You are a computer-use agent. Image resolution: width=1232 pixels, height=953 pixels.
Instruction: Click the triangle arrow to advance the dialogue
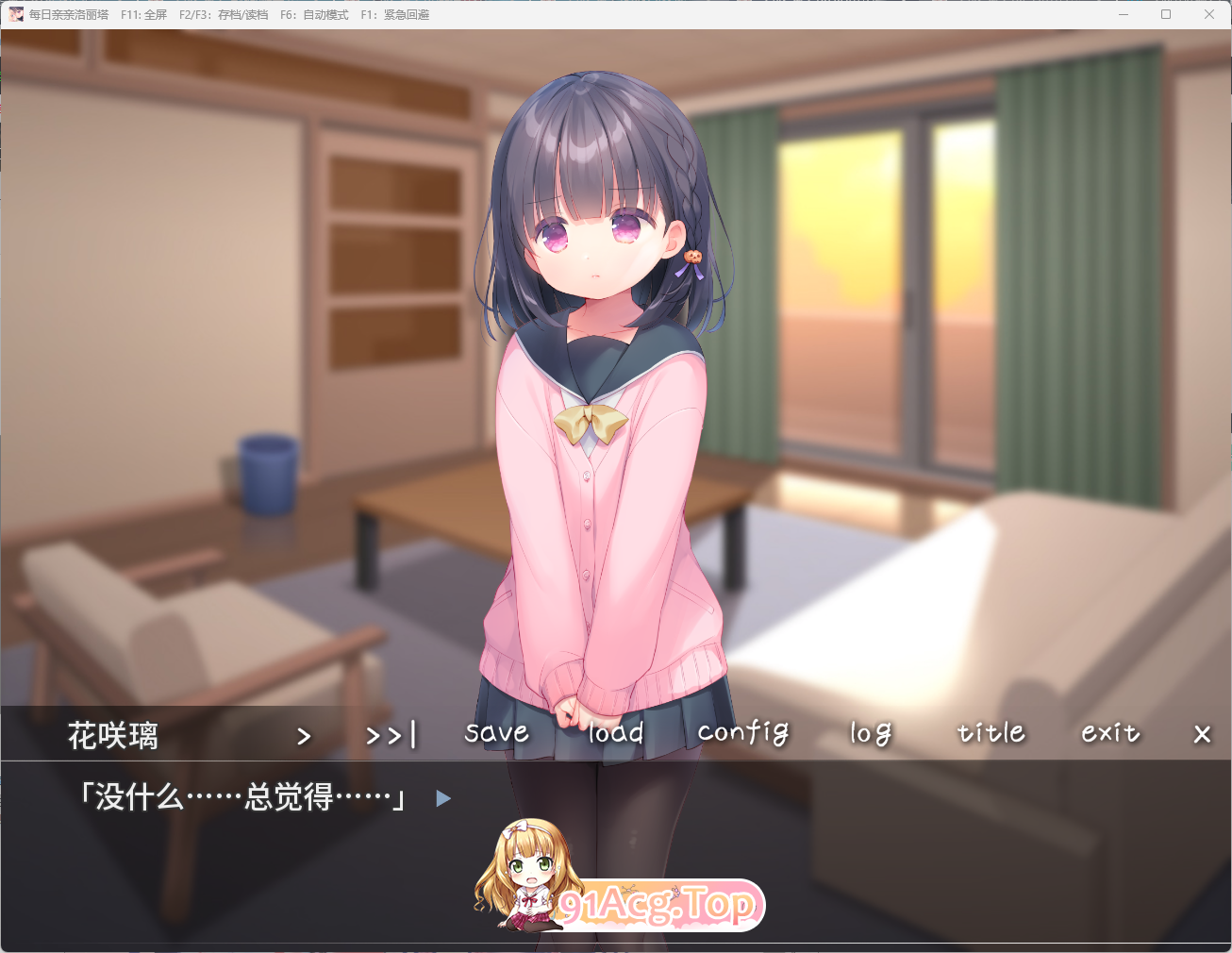click(442, 798)
